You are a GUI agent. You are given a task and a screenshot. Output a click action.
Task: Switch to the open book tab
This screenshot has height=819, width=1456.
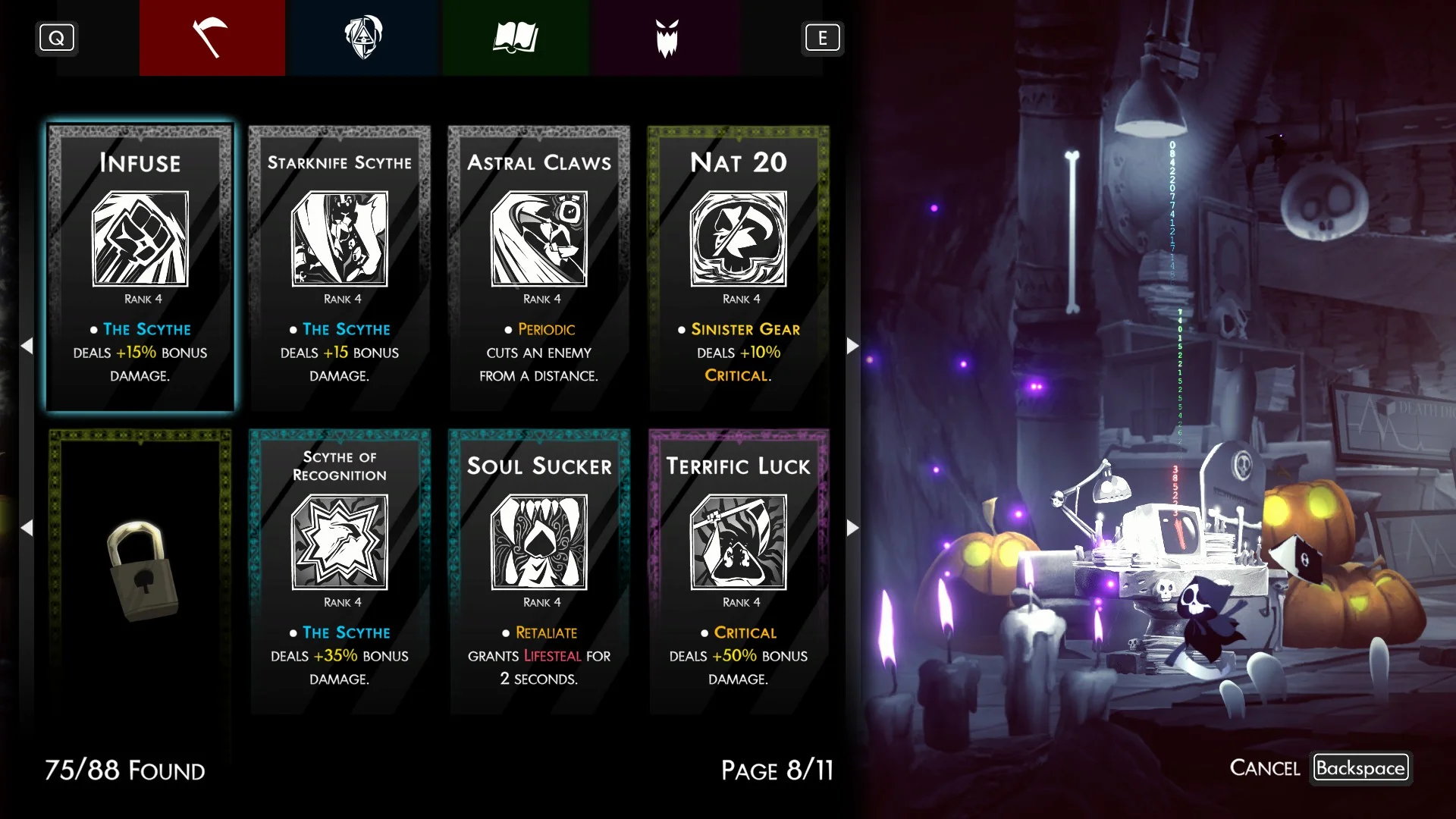[515, 38]
